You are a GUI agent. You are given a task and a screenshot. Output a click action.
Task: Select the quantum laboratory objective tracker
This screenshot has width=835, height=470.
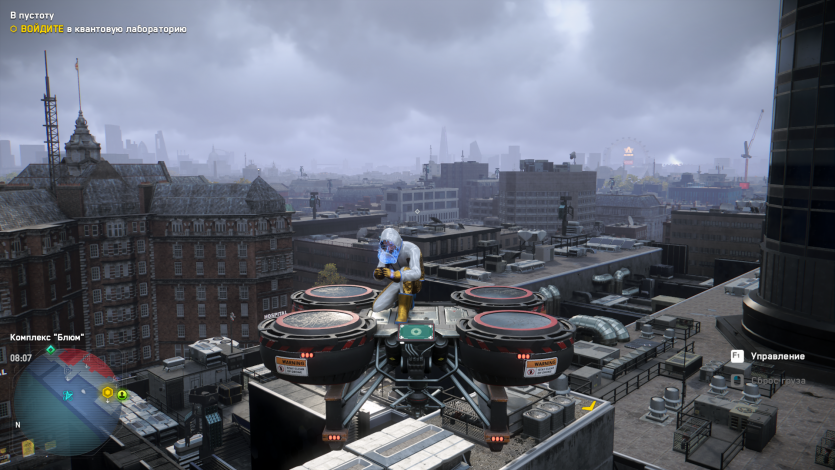coord(98,29)
